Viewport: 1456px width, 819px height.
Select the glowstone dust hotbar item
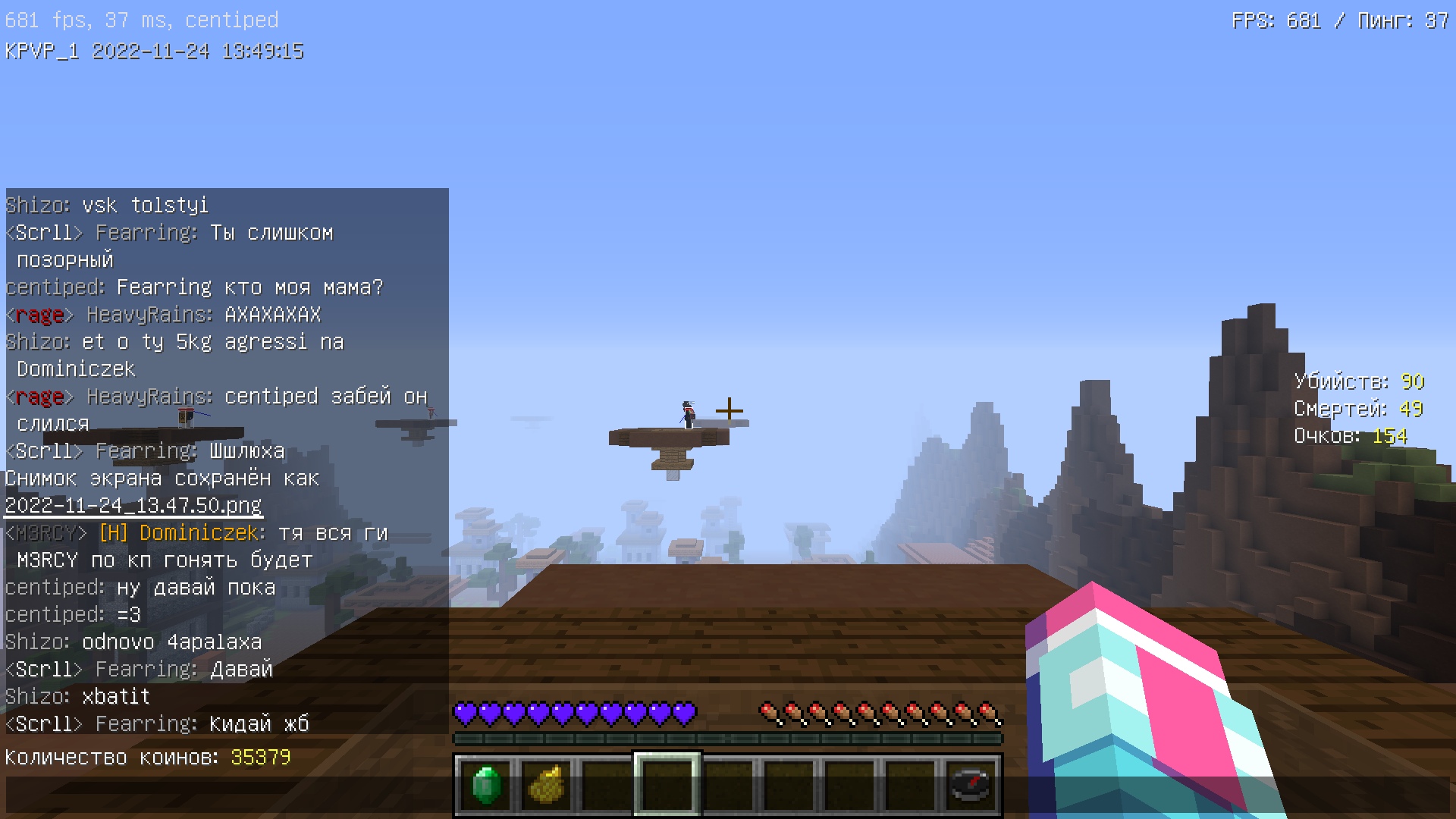(545, 786)
